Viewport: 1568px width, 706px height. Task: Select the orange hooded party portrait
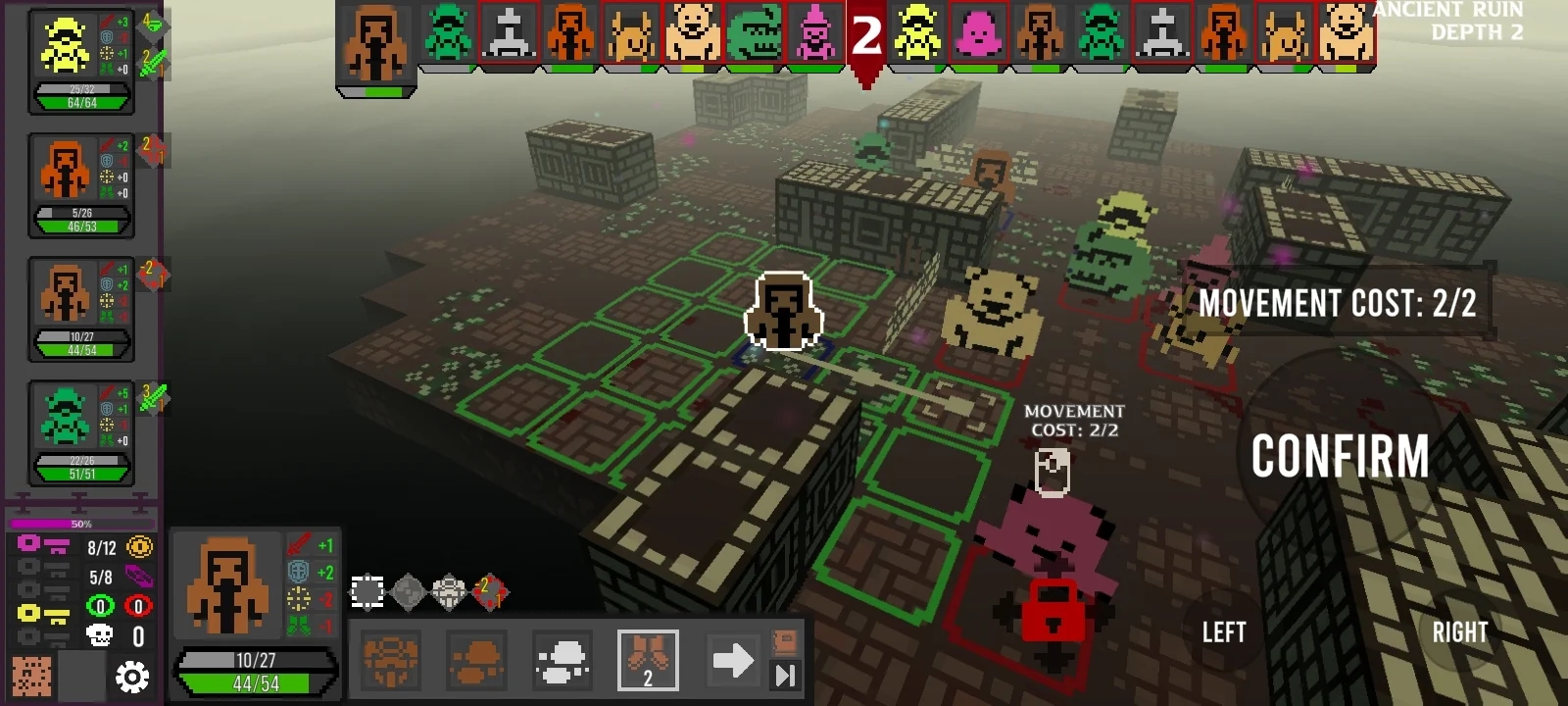coord(65,171)
